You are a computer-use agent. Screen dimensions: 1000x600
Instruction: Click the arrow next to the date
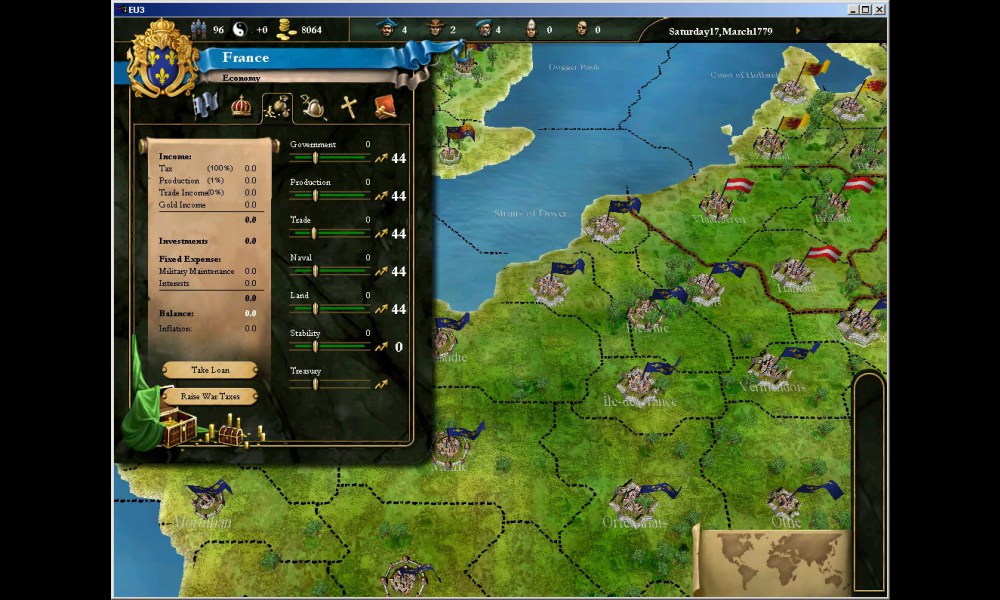797,30
